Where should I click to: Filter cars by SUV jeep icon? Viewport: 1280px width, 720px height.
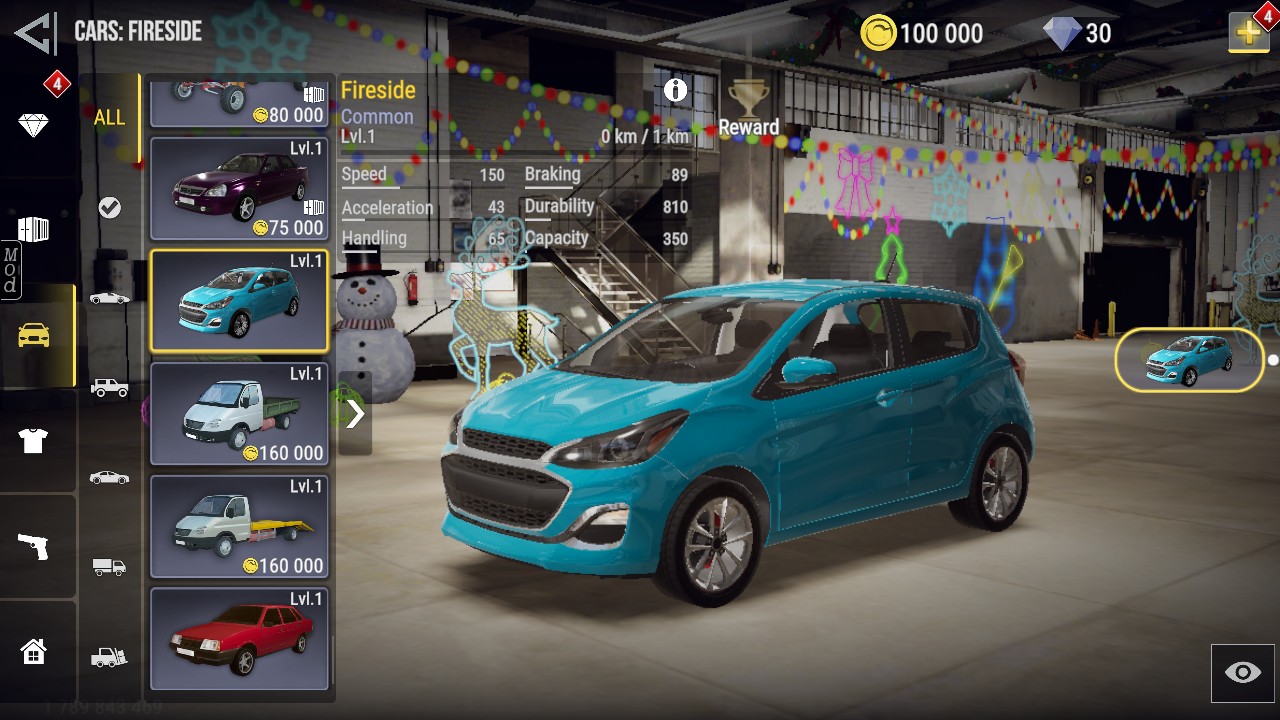point(110,387)
